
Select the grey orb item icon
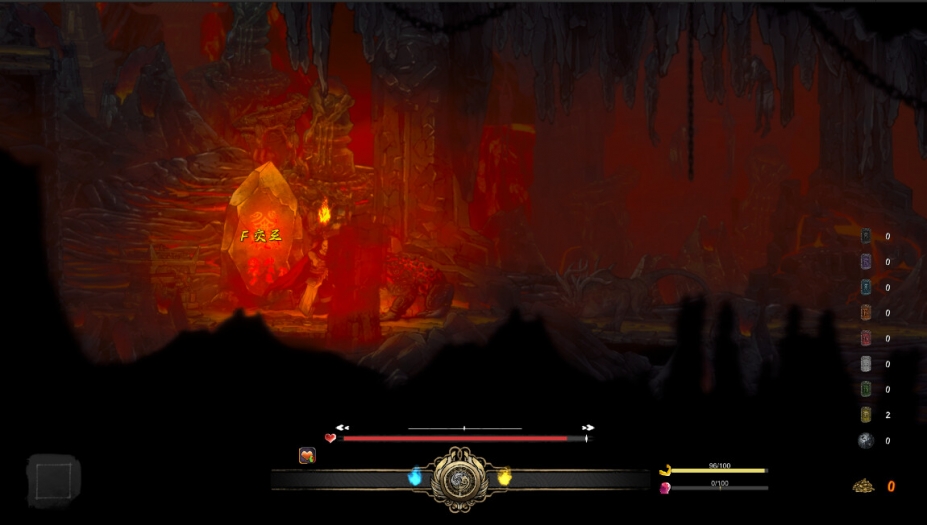click(x=866, y=441)
